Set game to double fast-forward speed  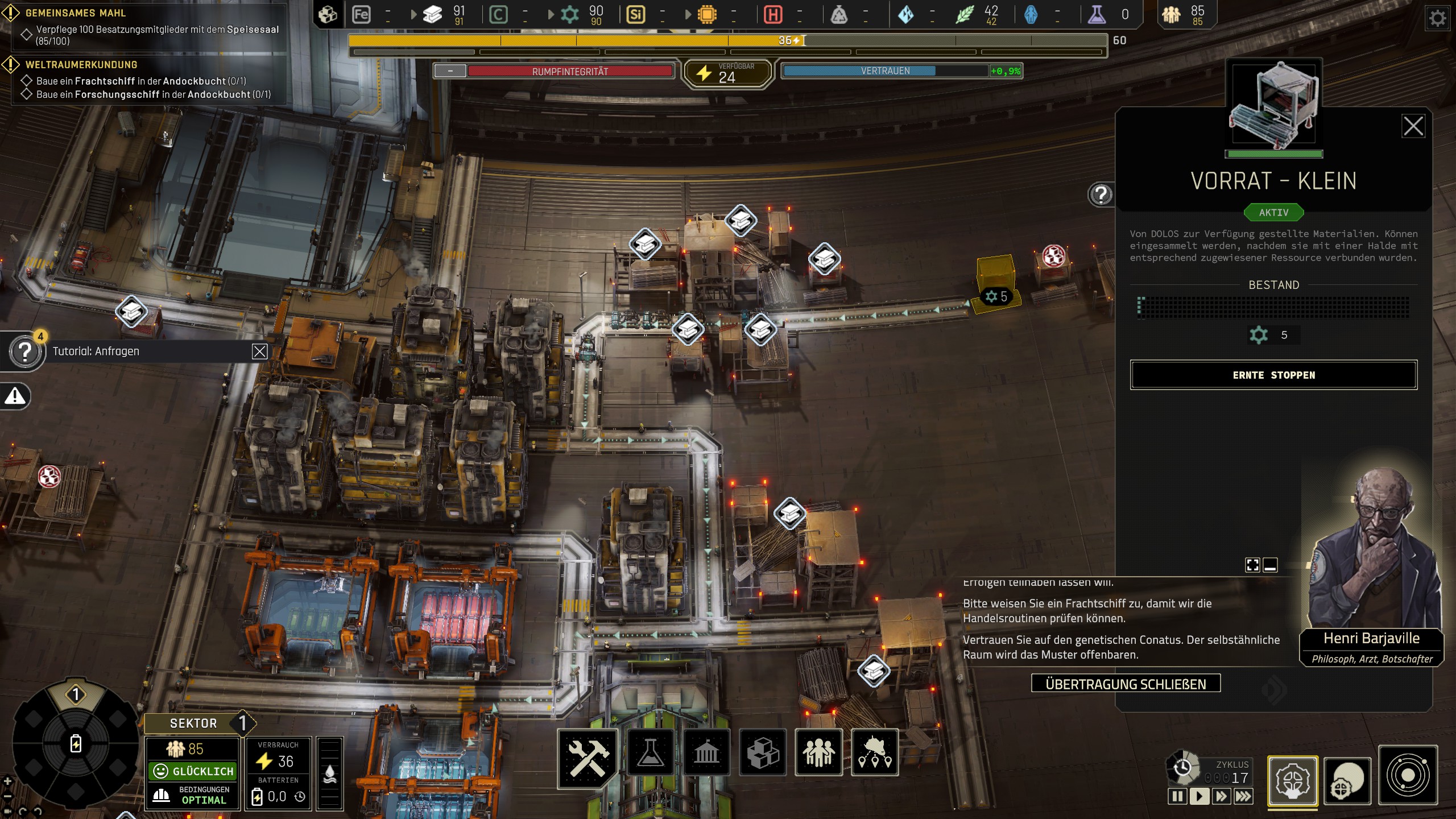pos(1221,796)
